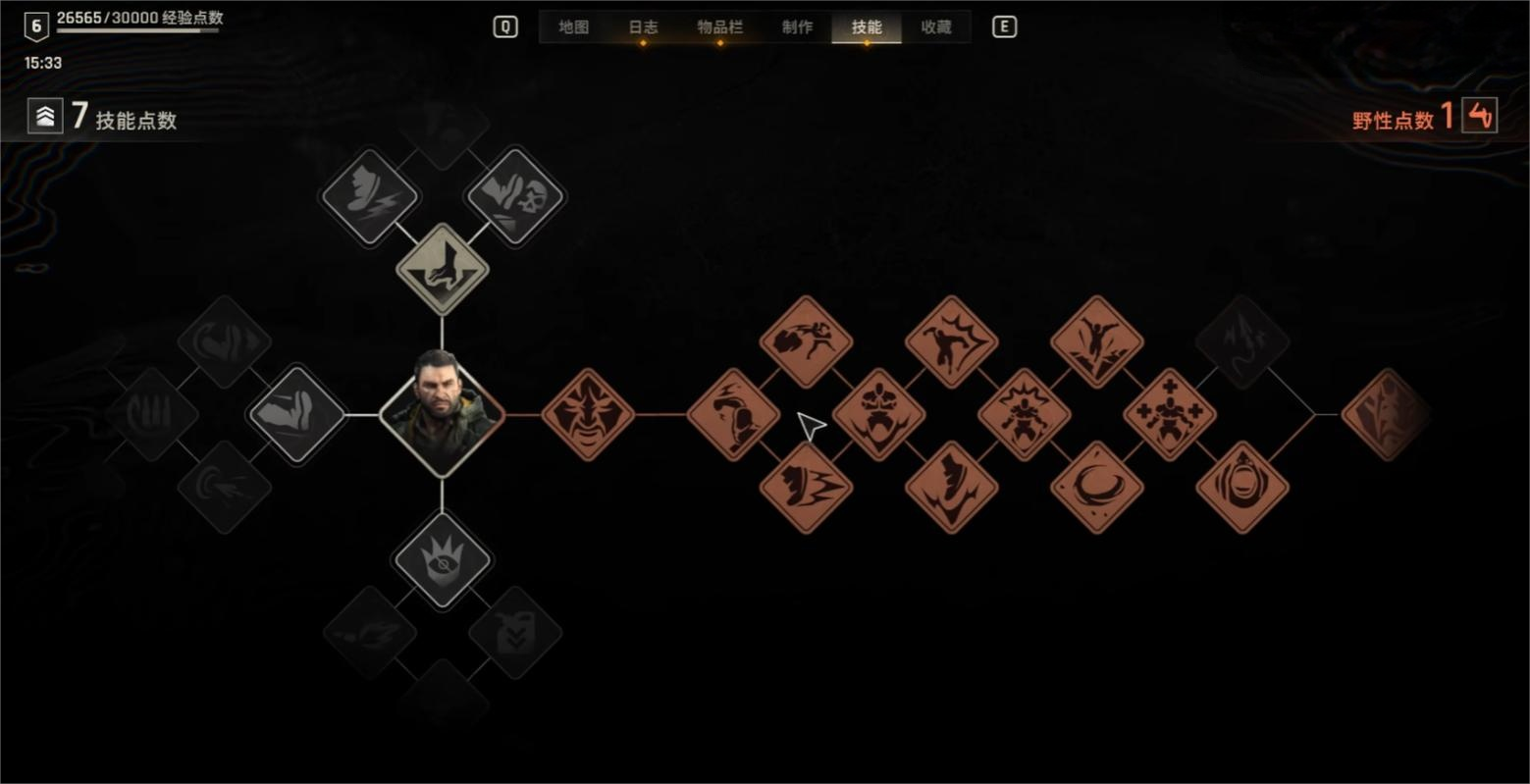This screenshot has width=1530, height=784.
Task: Select the character portrait node
Action: point(442,414)
